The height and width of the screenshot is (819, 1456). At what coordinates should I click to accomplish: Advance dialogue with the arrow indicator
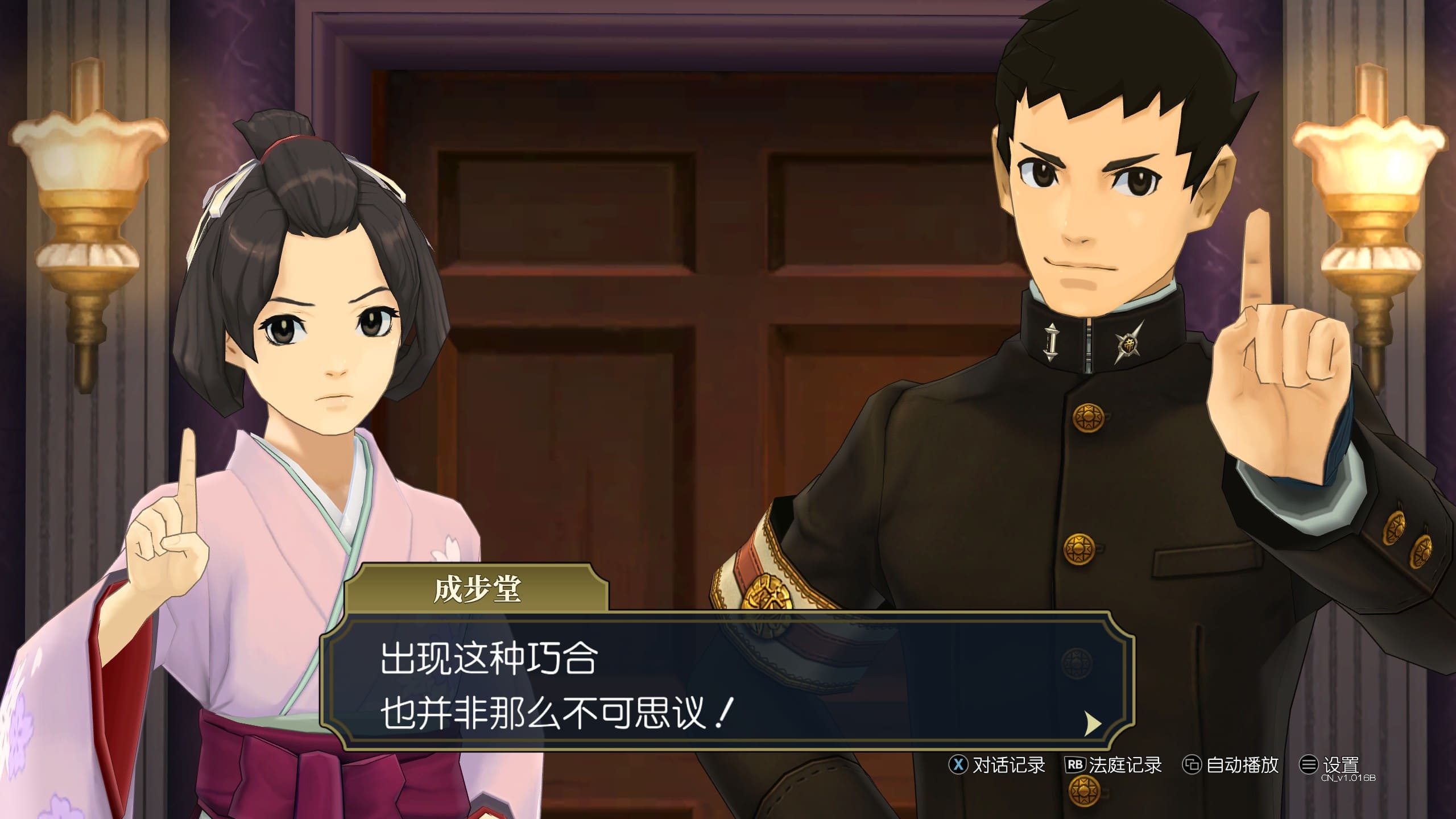pos(1093,724)
